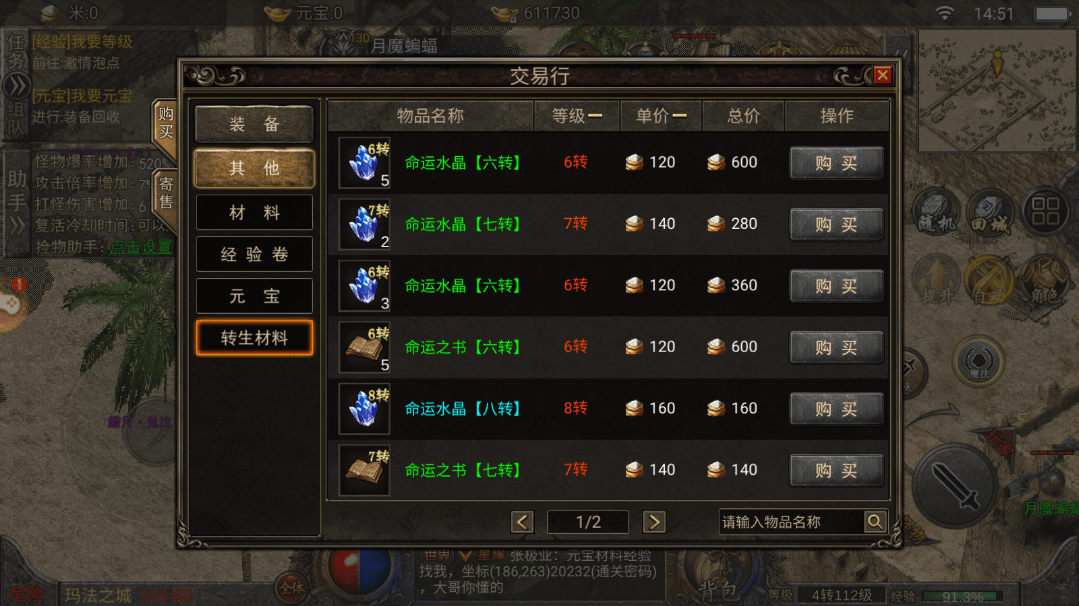
Task: Sort listings by 单价 column
Action: coord(661,116)
